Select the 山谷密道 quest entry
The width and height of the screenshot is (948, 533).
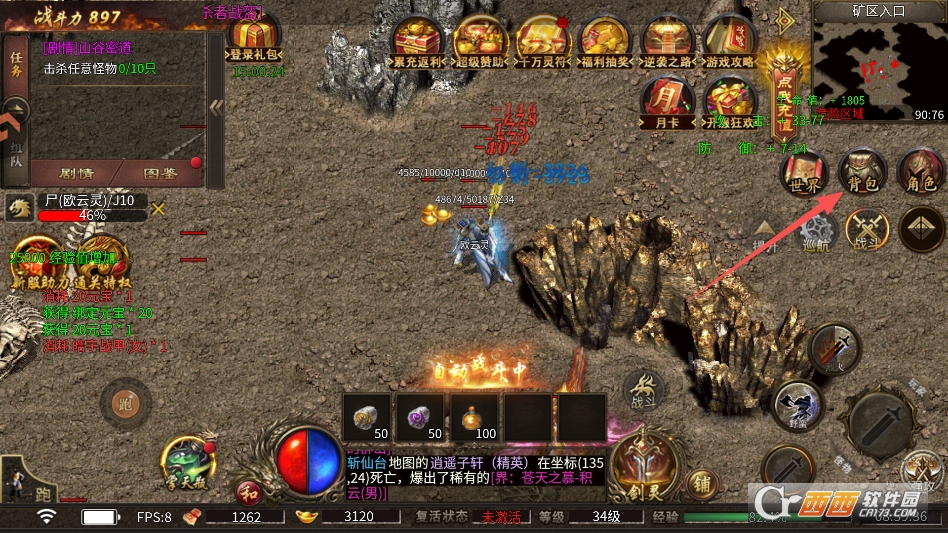click(x=88, y=48)
